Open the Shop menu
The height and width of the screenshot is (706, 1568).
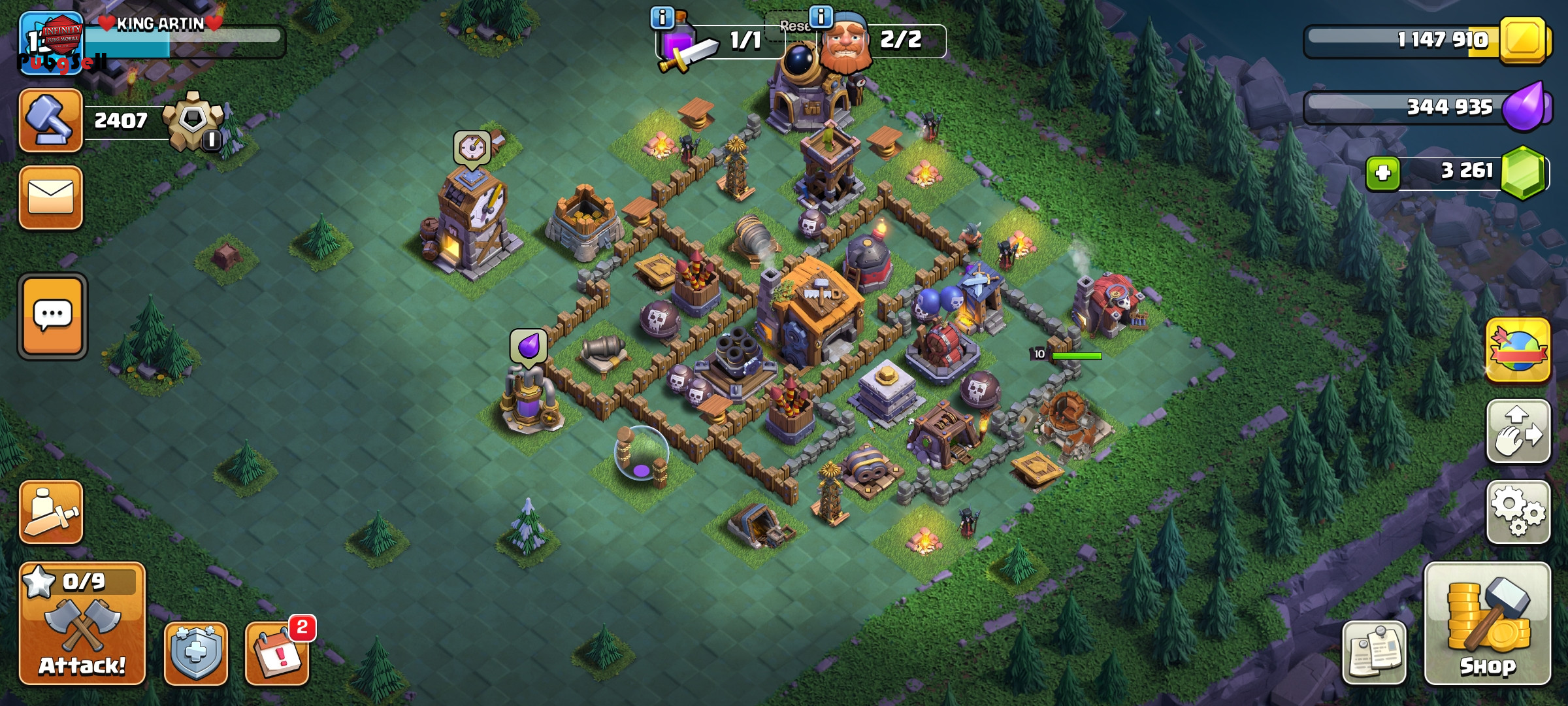1487,623
